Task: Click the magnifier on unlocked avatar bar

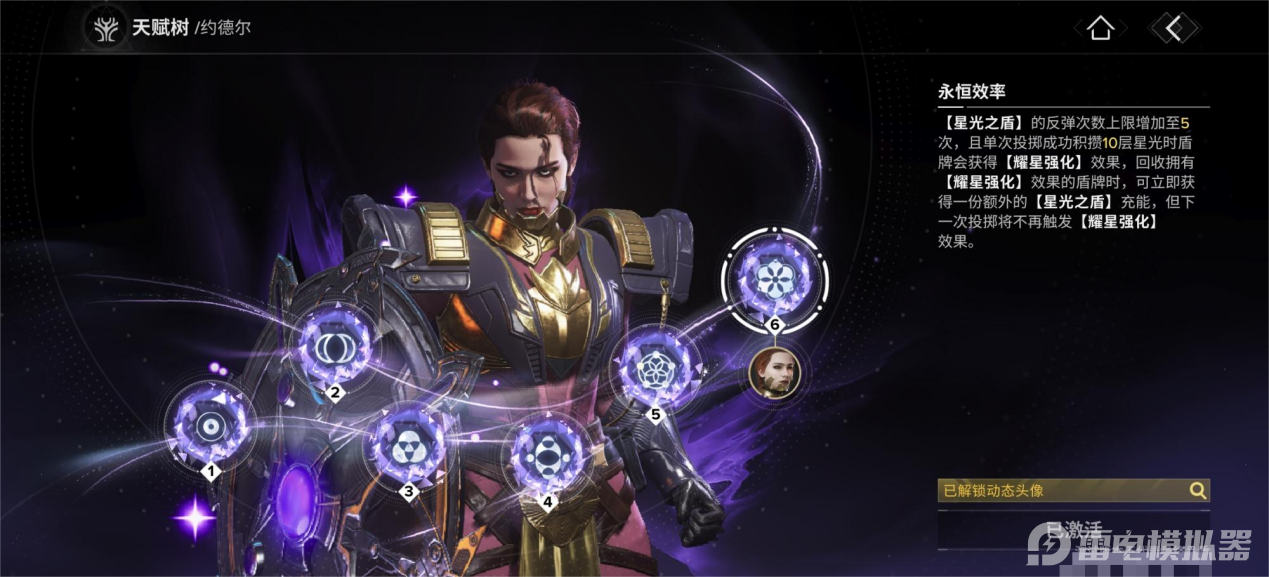Action: point(1197,490)
